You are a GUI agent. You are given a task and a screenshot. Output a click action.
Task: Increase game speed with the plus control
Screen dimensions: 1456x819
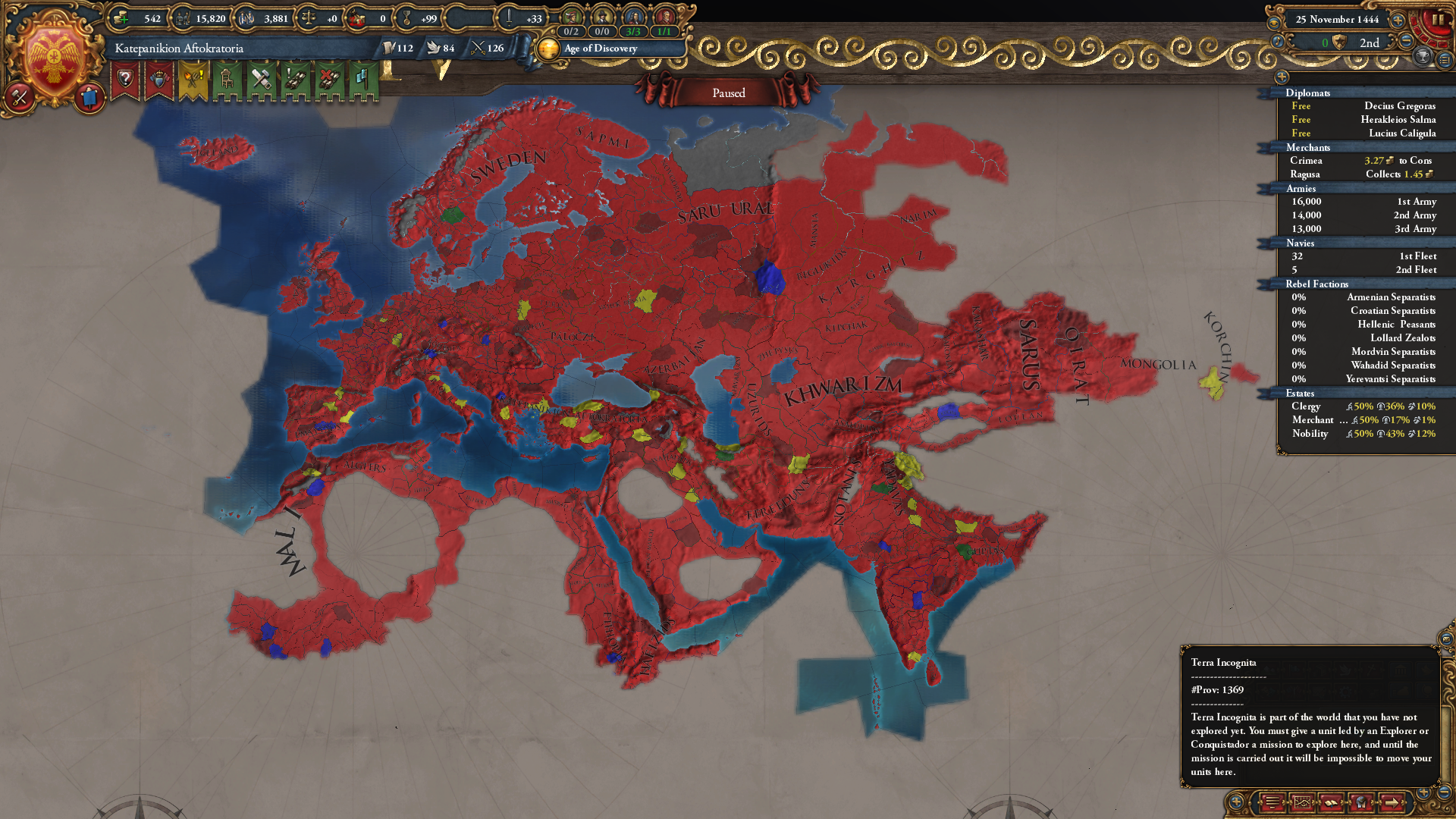click(x=1398, y=21)
